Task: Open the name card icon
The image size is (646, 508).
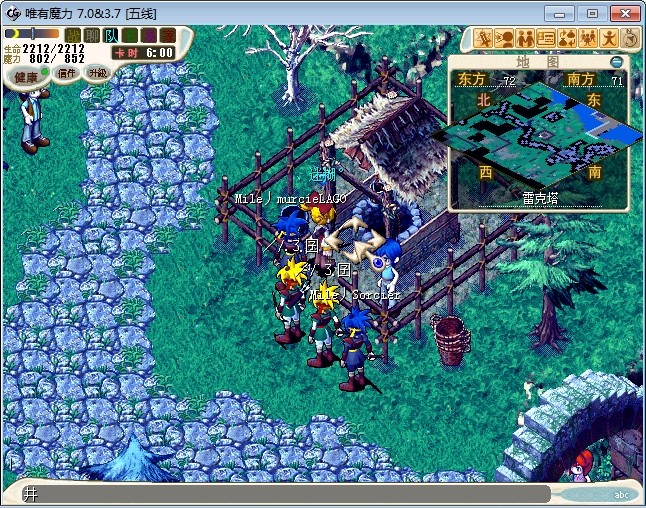Action: [546, 38]
